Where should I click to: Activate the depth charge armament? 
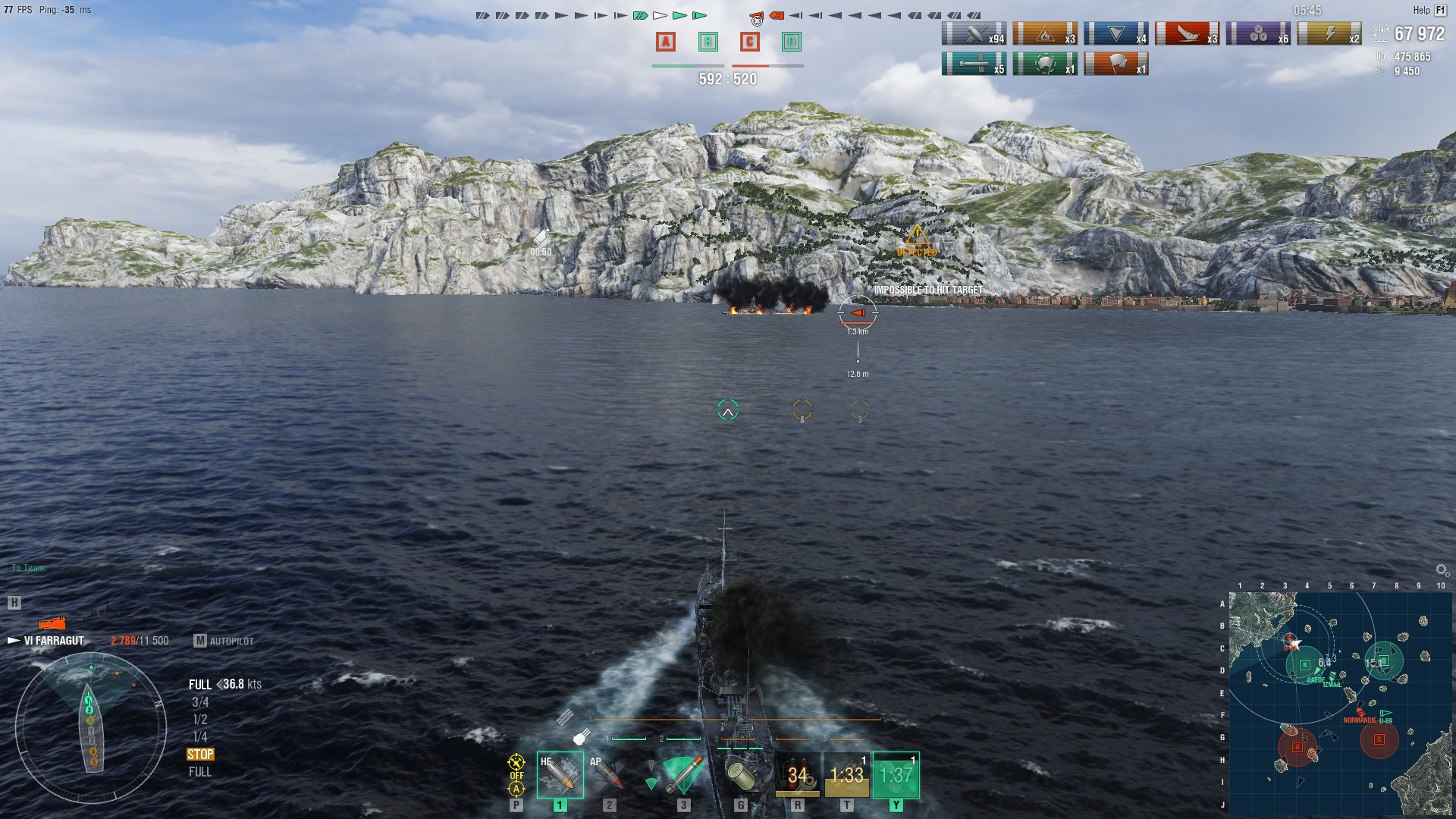pyautogui.click(x=741, y=774)
